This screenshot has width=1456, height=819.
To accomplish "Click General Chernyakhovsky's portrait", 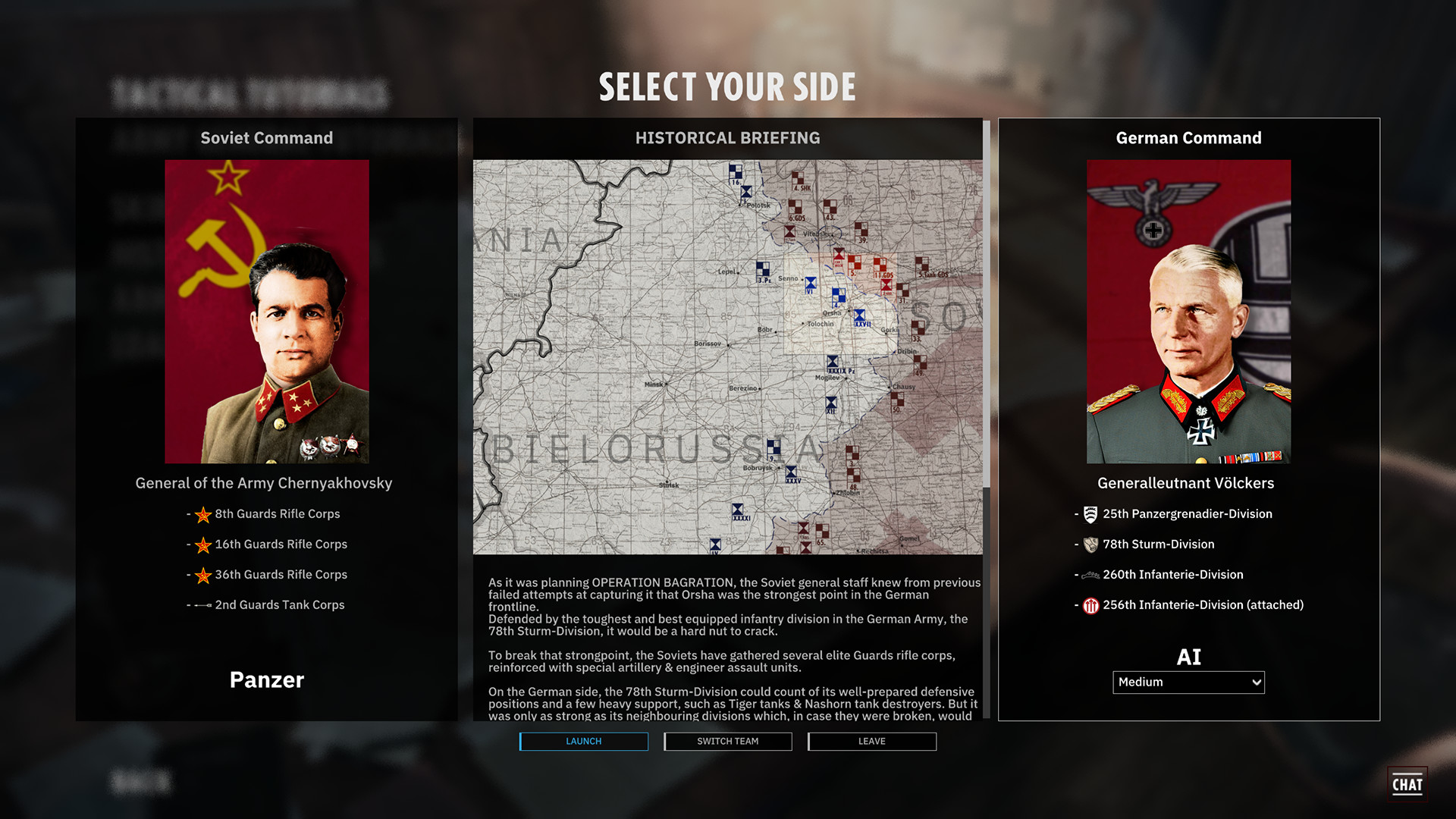I will pyautogui.click(x=266, y=311).
